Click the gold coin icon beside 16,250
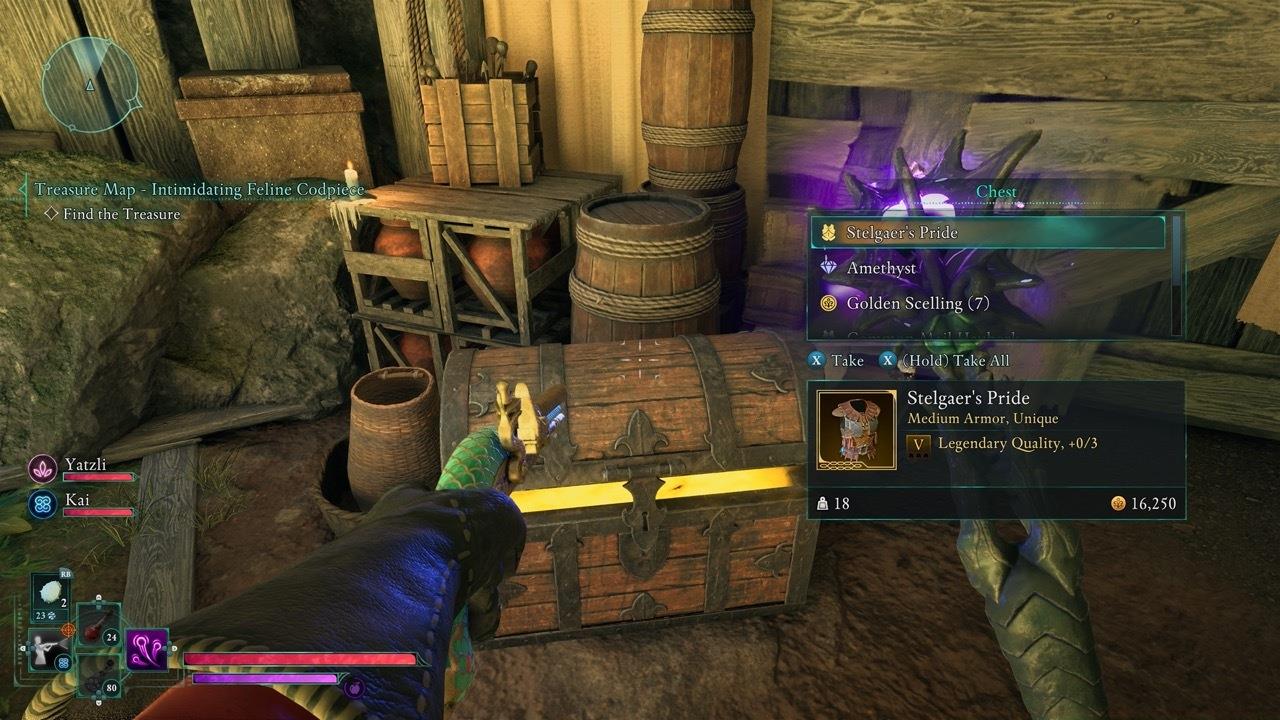The image size is (1280, 720). (1119, 503)
